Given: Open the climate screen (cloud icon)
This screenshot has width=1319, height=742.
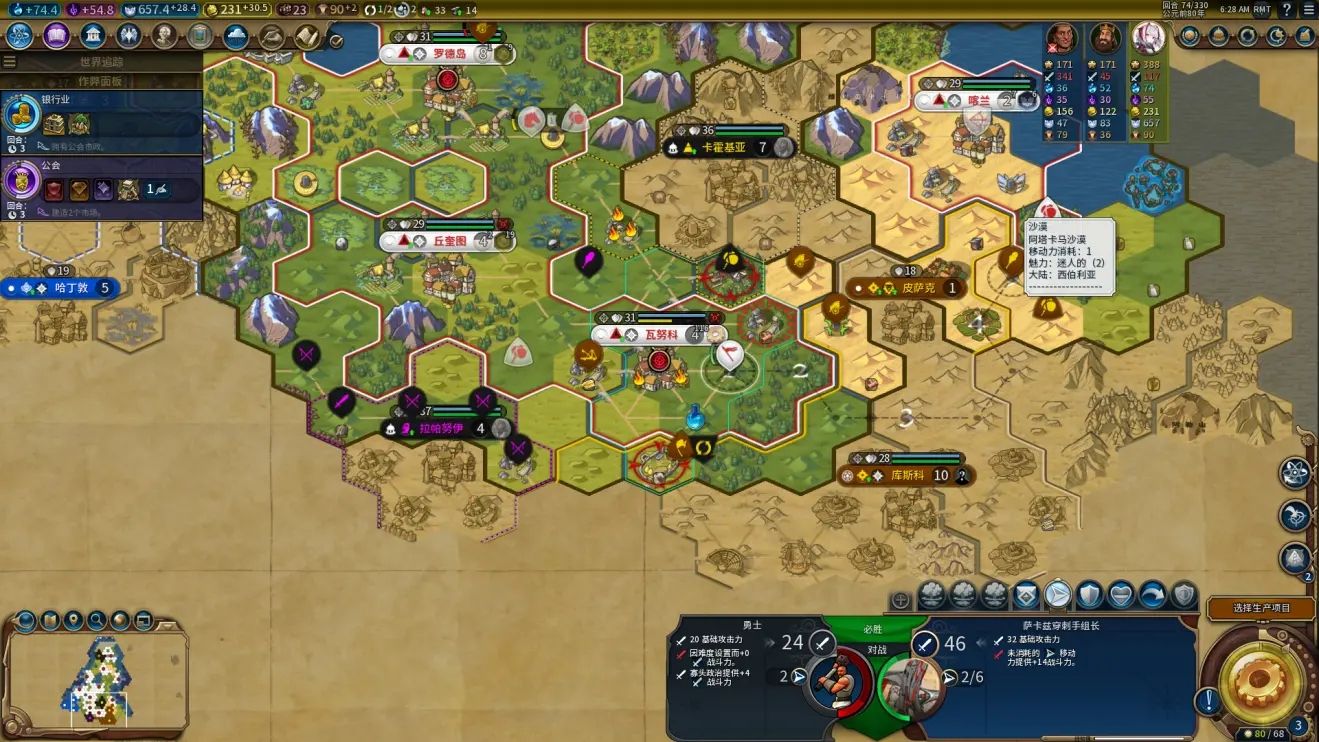Looking at the screenshot, I should pos(236,36).
